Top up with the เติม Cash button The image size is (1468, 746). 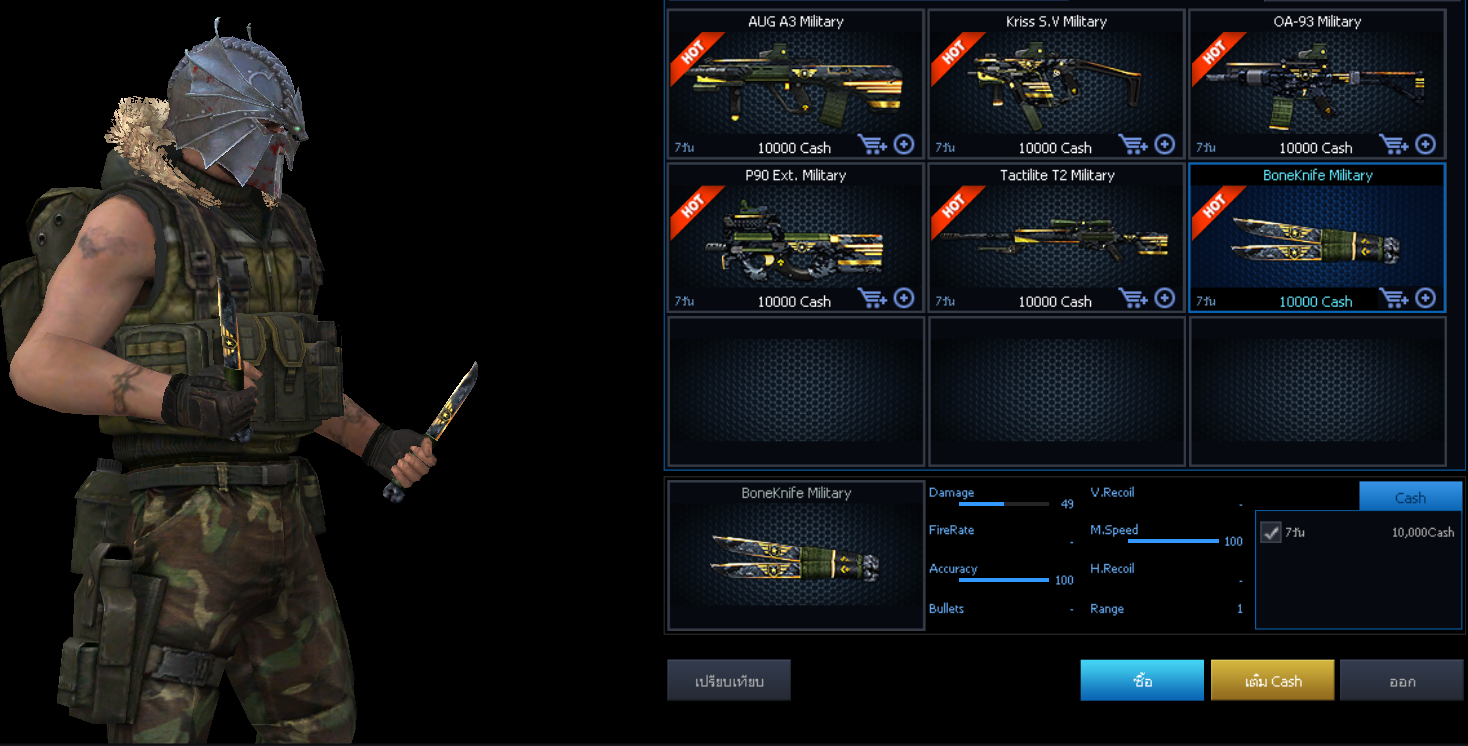point(1272,681)
